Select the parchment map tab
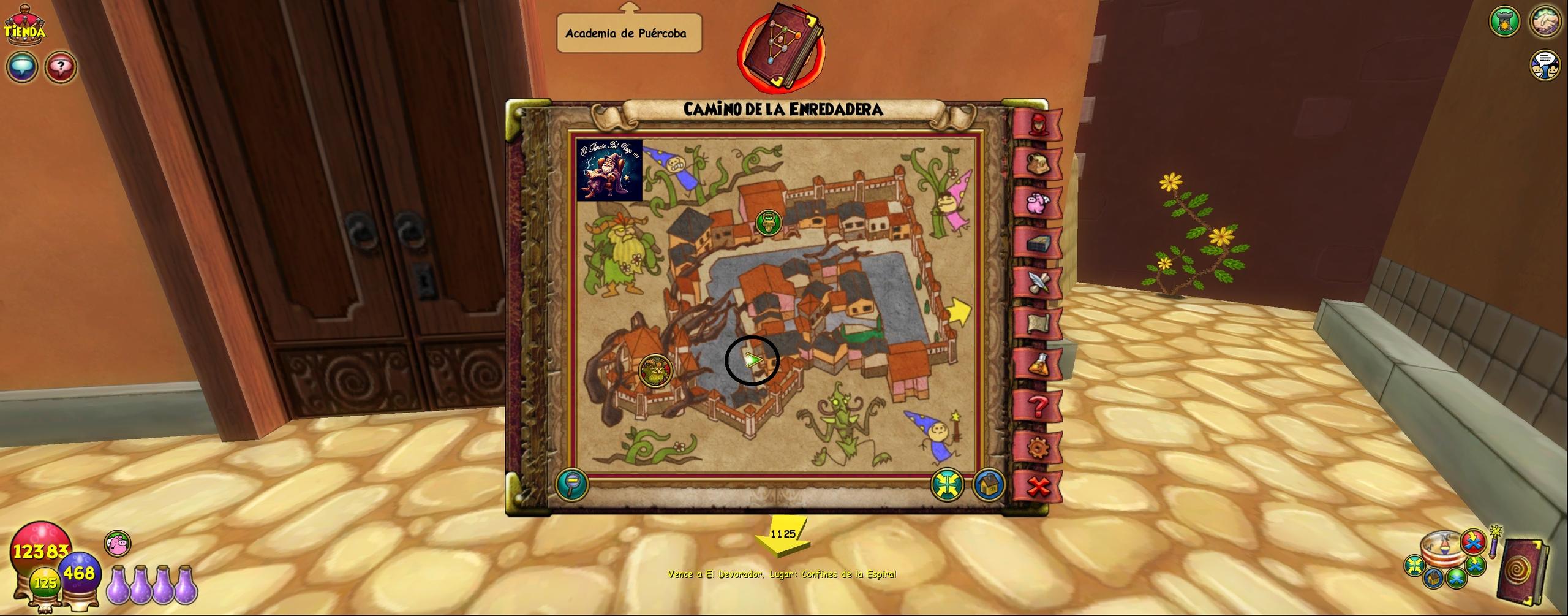The width and height of the screenshot is (1568, 616). click(1038, 324)
